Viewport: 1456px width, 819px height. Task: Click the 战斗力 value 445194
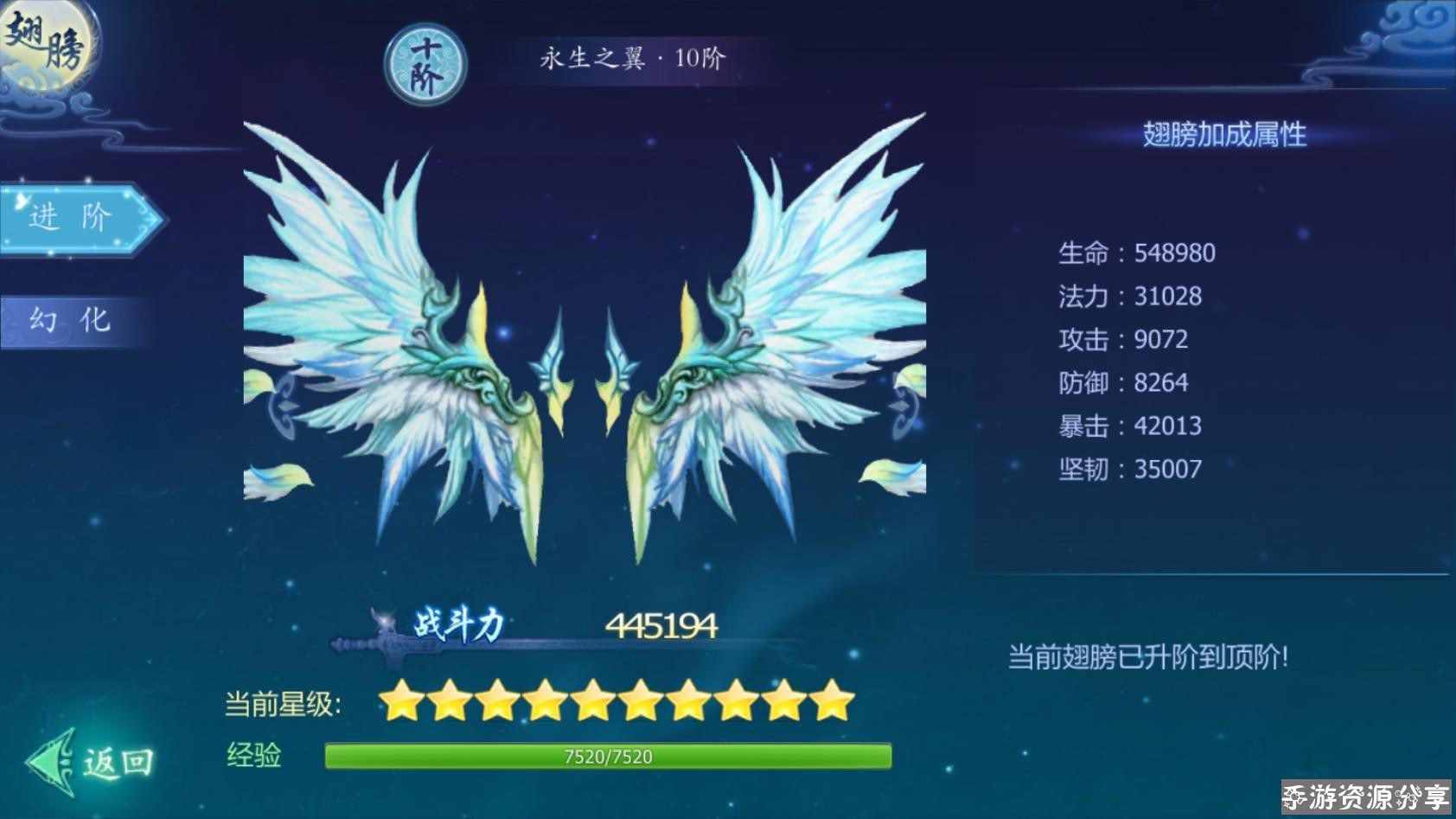(x=664, y=624)
